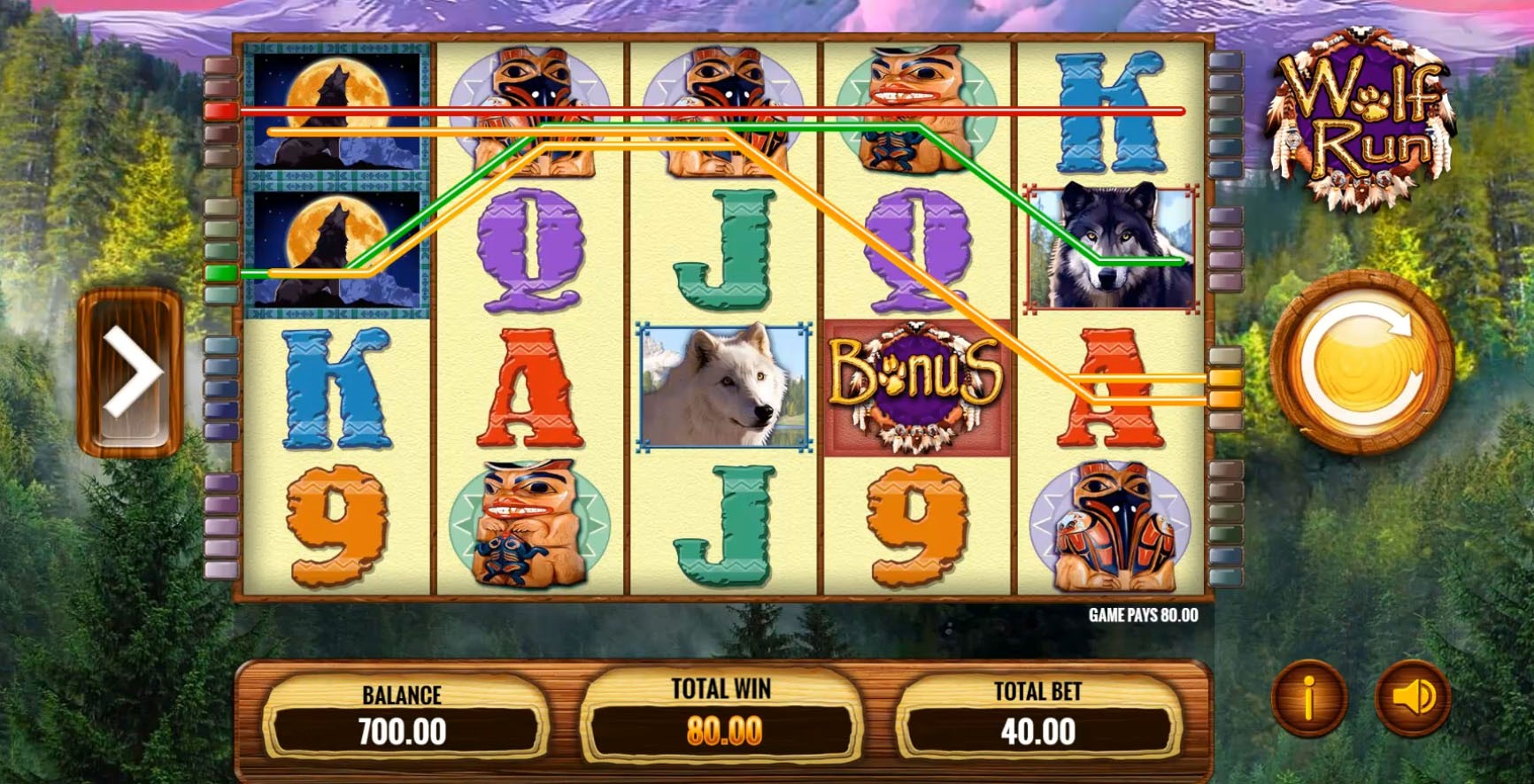Toggle the red payline tab on the left
The height and width of the screenshot is (784, 1534).
click(x=223, y=111)
